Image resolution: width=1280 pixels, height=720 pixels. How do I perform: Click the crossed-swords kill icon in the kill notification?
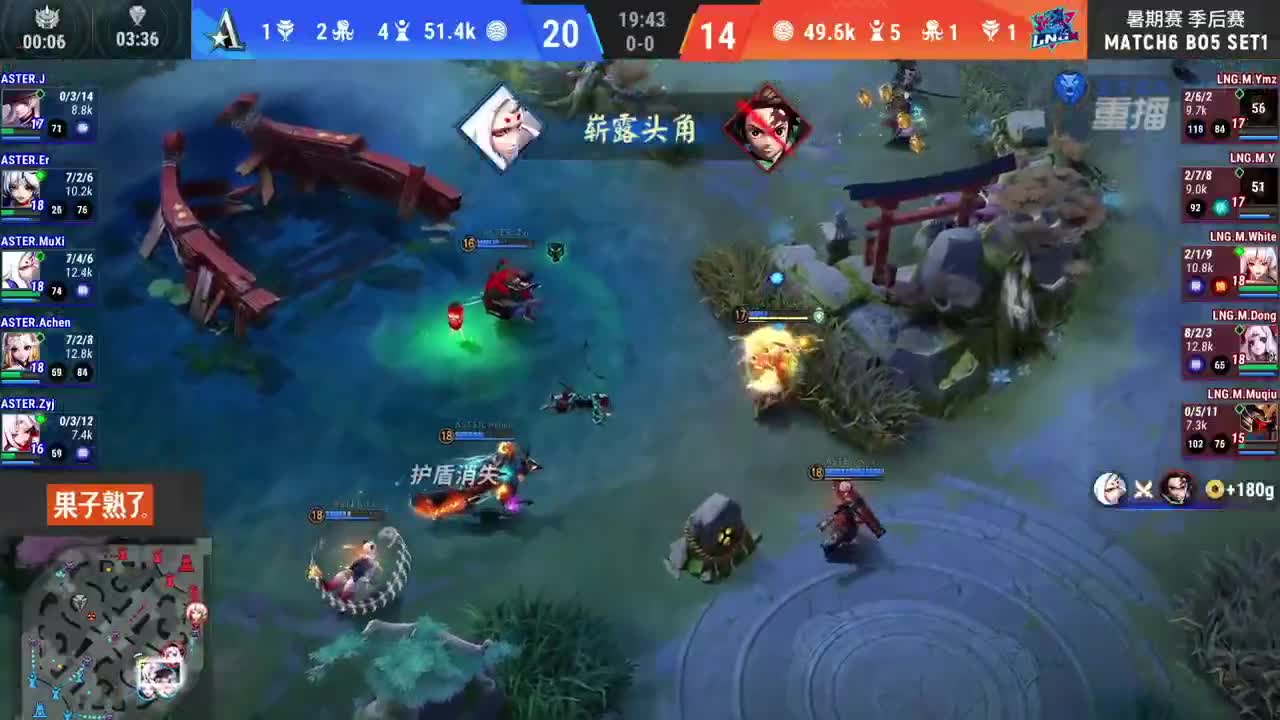(1141, 489)
